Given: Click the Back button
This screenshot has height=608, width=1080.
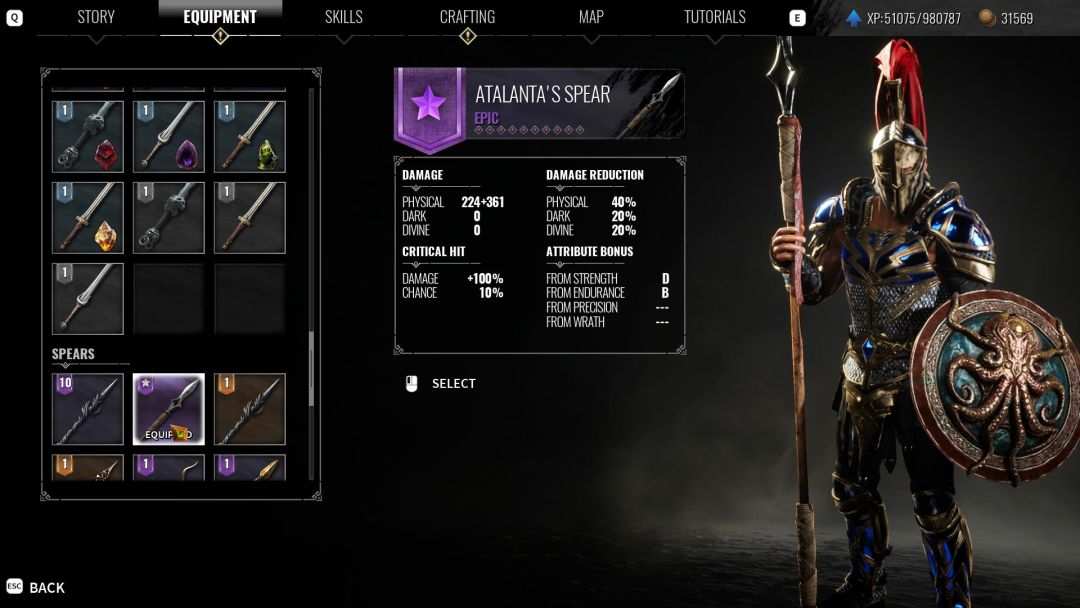Looking at the screenshot, I should click(x=36, y=587).
